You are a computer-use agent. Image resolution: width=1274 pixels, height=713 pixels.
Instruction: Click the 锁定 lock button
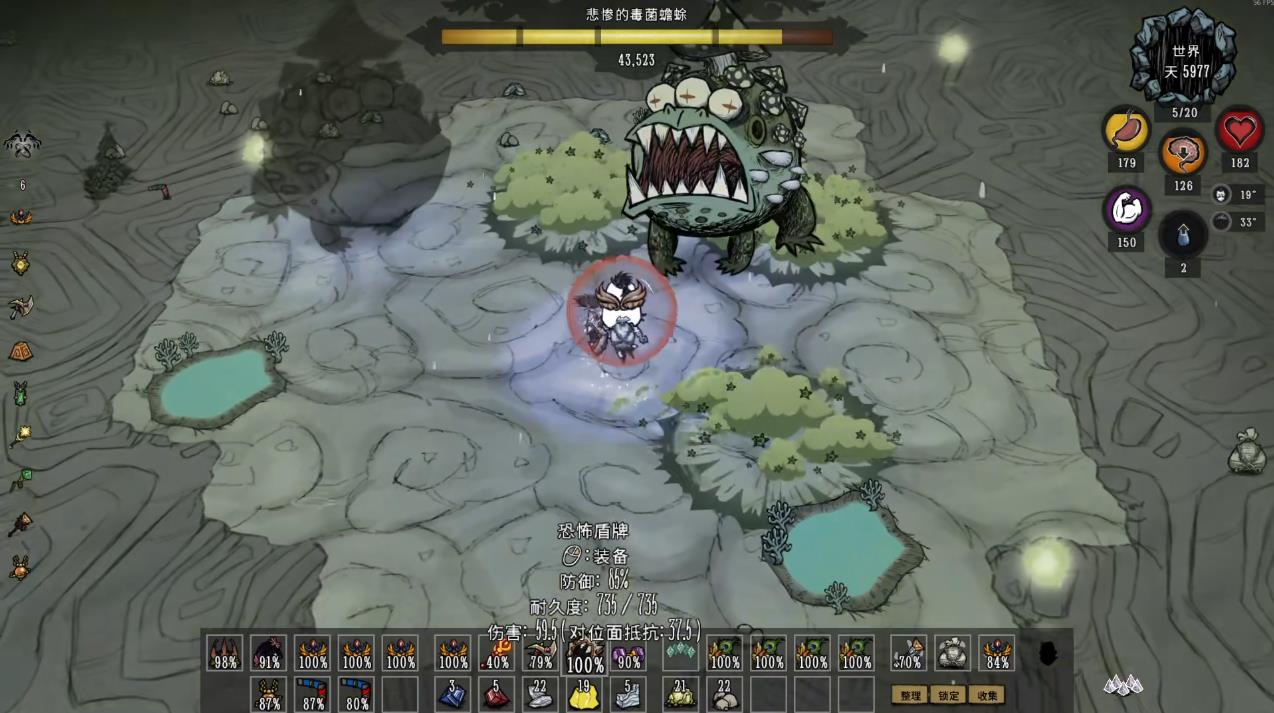click(x=948, y=695)
